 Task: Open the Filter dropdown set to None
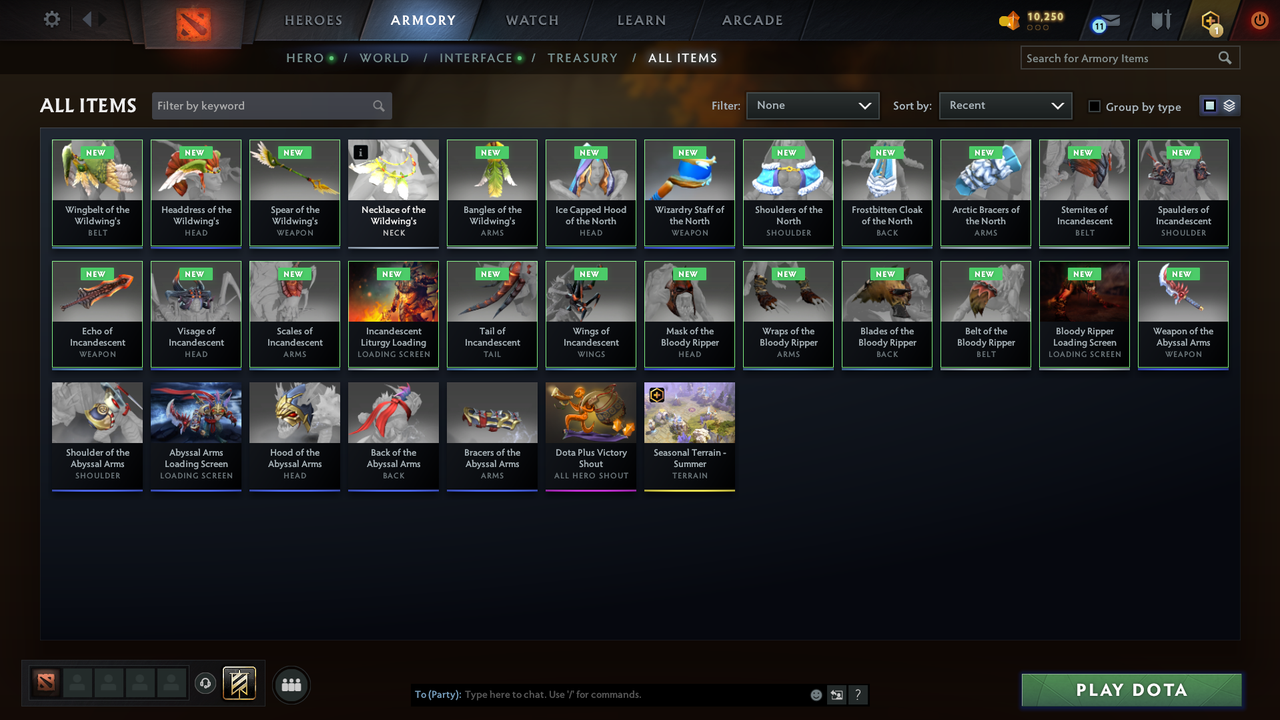[x=812, y=105]
